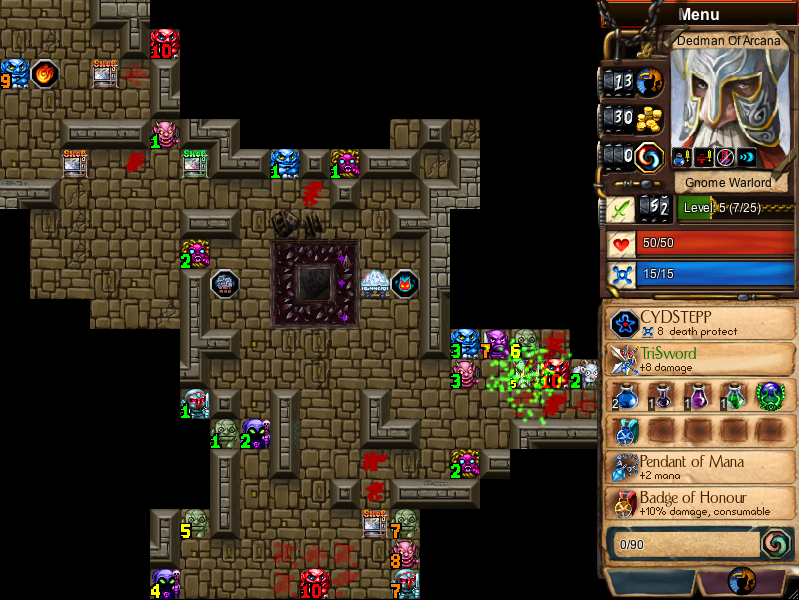This screenshot has height=600, width=799.
Task: Select the TriSword item
Action: click(626, 359)
